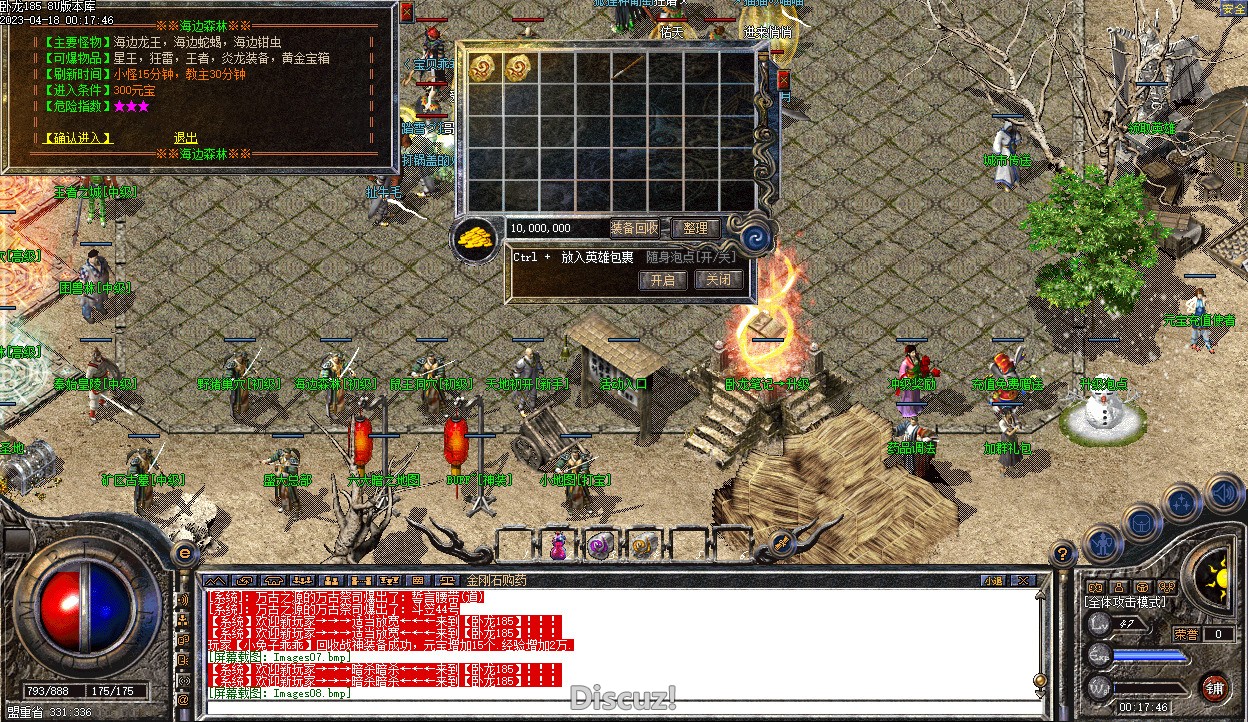Choose 退出 in the NPC dialog

185,138
